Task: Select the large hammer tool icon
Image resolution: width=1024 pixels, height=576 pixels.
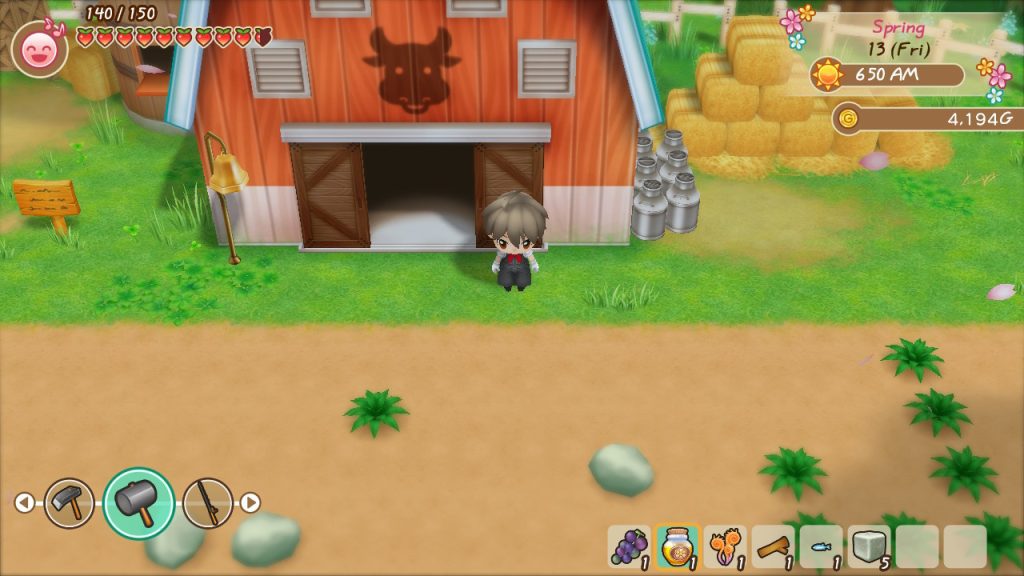Action: pyautogui.click(x=138, y=503)
